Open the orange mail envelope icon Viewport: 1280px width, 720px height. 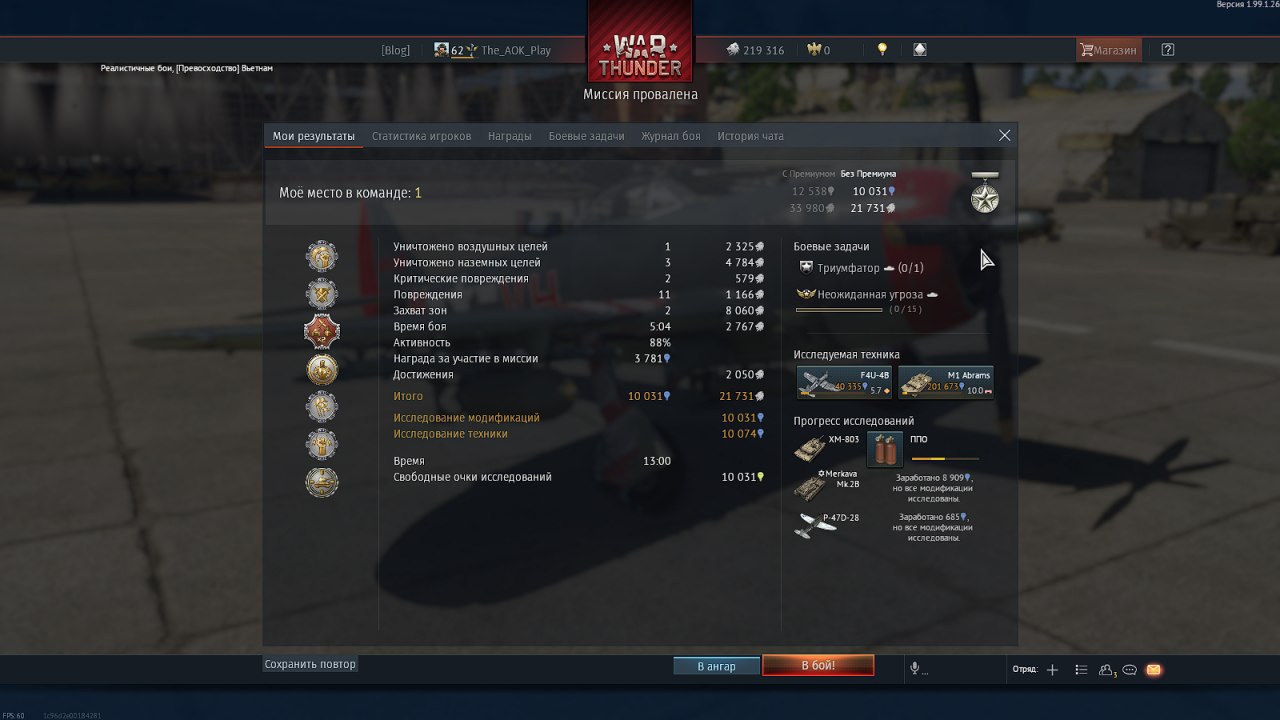click(x=1153, y=670)
